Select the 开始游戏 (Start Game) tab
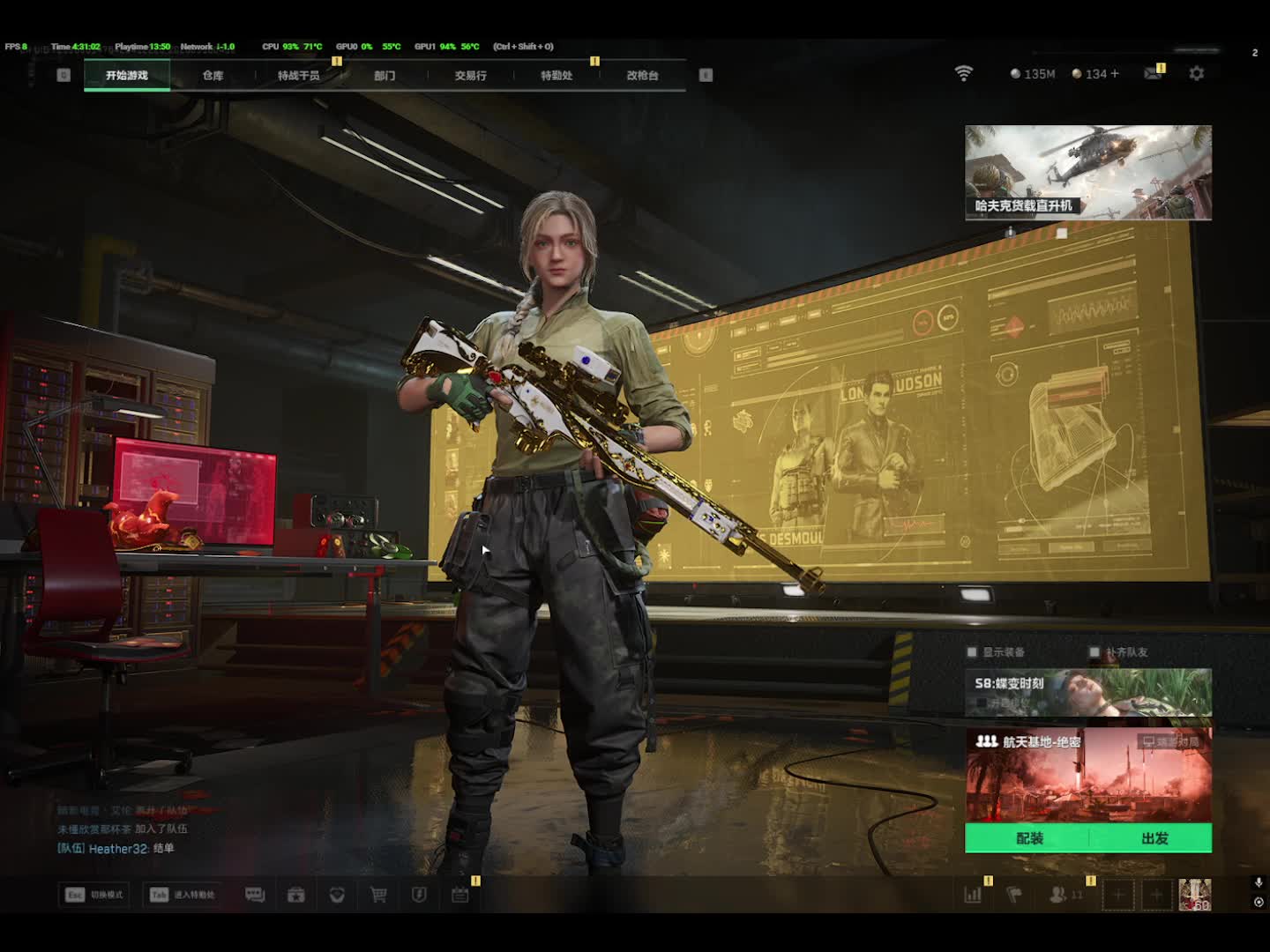 (x=127, y=76)
